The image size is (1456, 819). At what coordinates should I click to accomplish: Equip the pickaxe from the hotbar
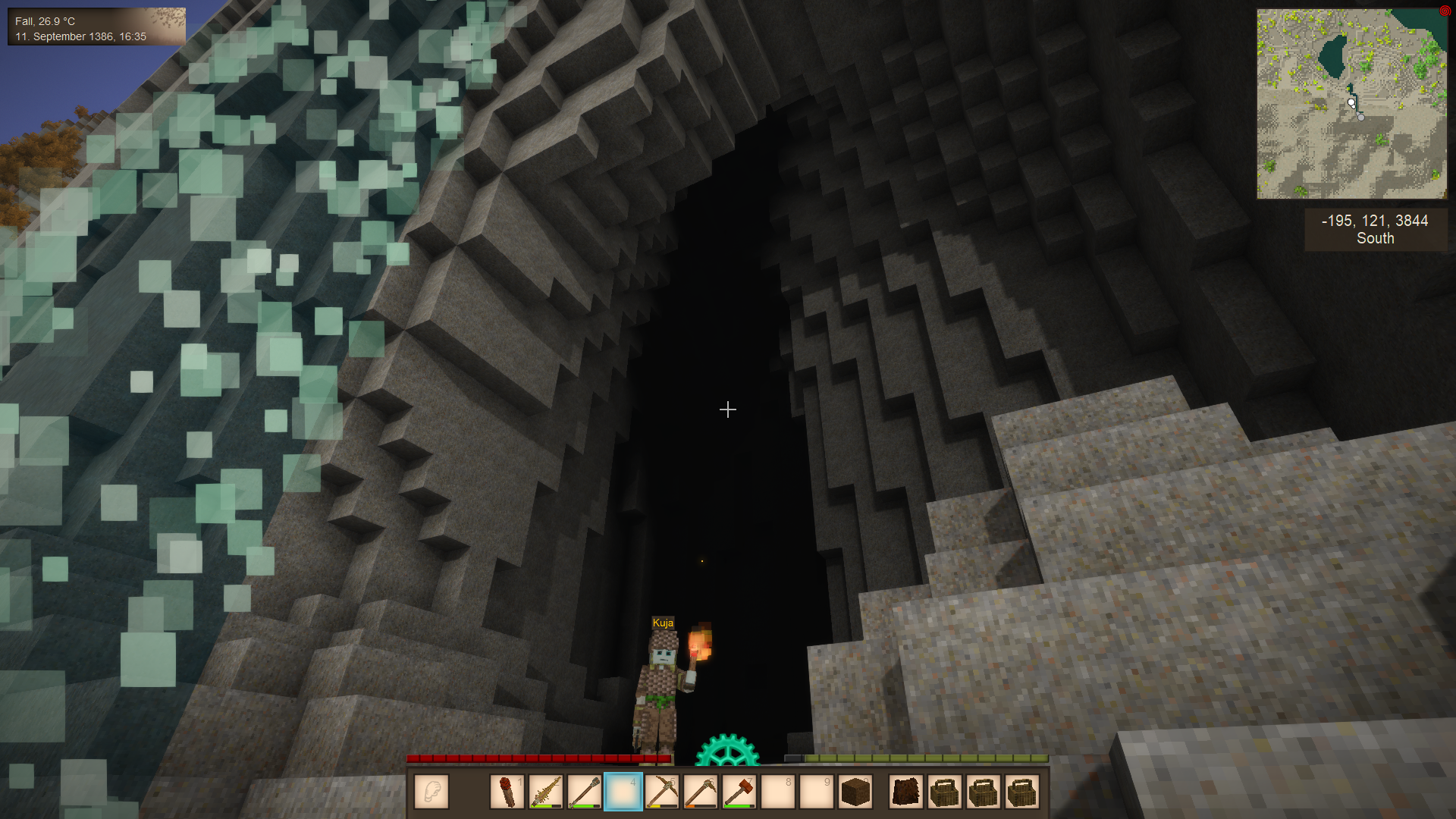[x=662, y=792]
